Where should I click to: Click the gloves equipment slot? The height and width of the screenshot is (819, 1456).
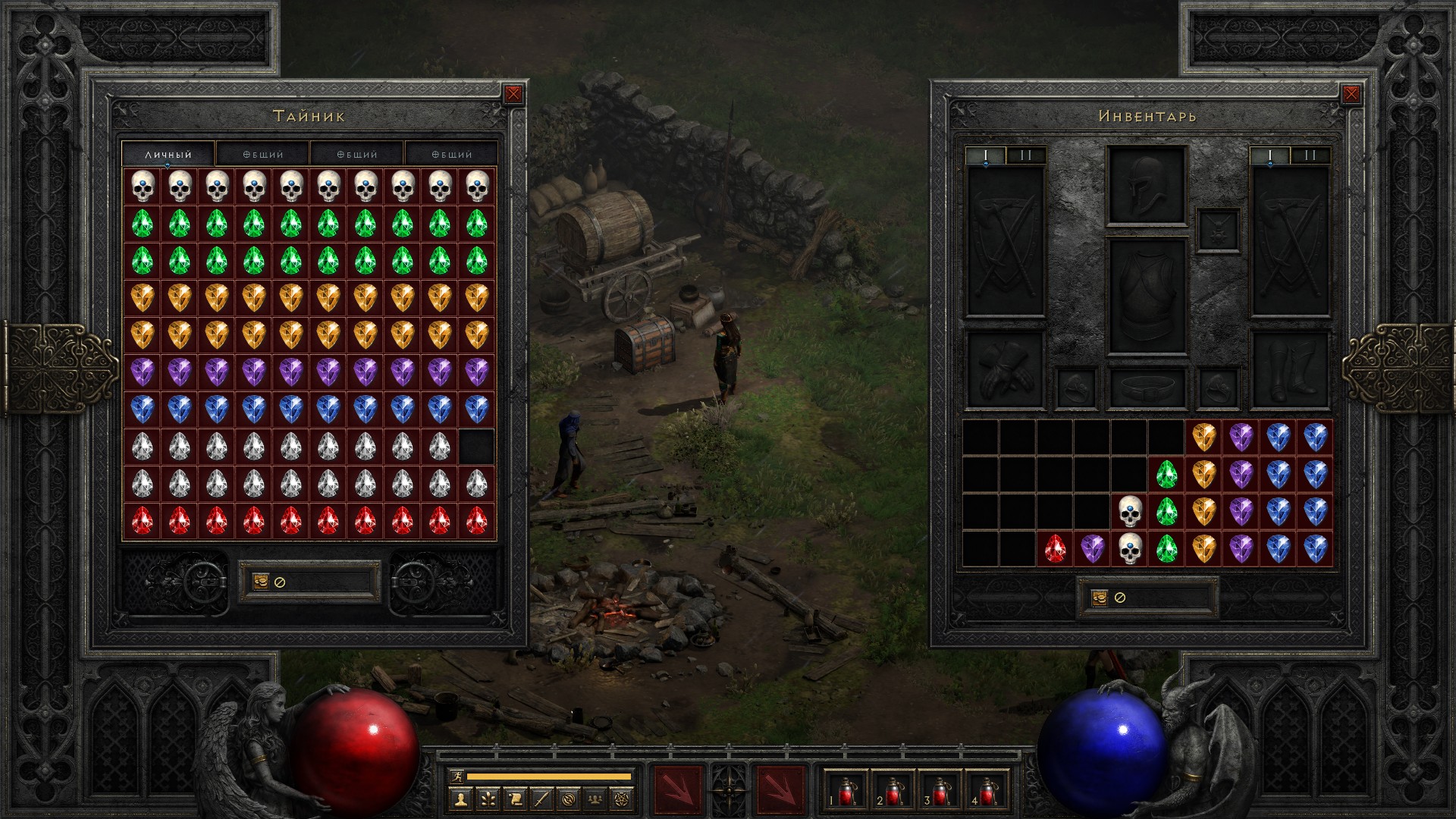pos(1005,369)
